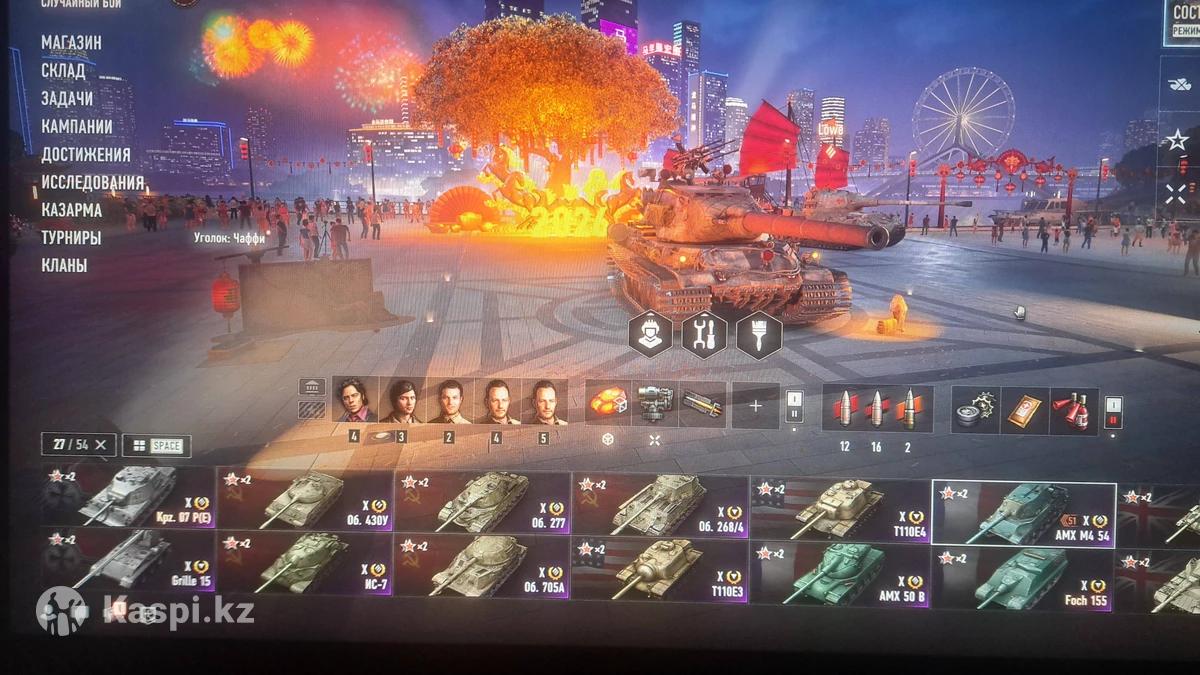Show the Достижения page
Viewport: 1200px width, 675px height.
[86, 155]
